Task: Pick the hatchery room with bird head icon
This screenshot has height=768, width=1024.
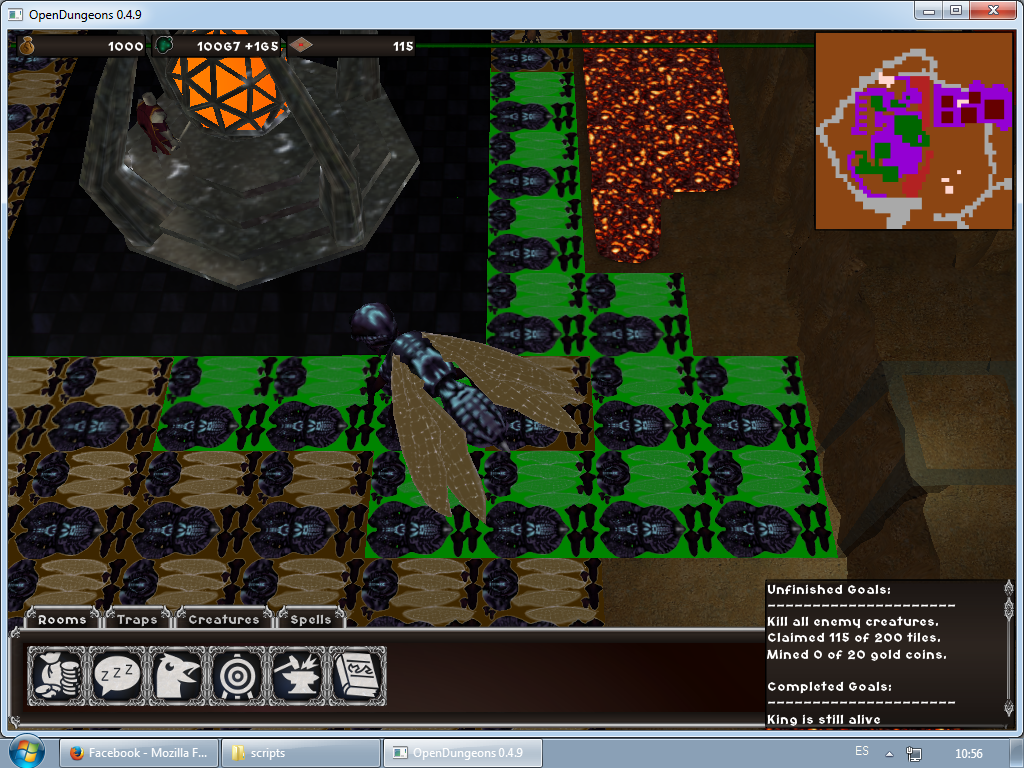Action: (x=177, y=675)
